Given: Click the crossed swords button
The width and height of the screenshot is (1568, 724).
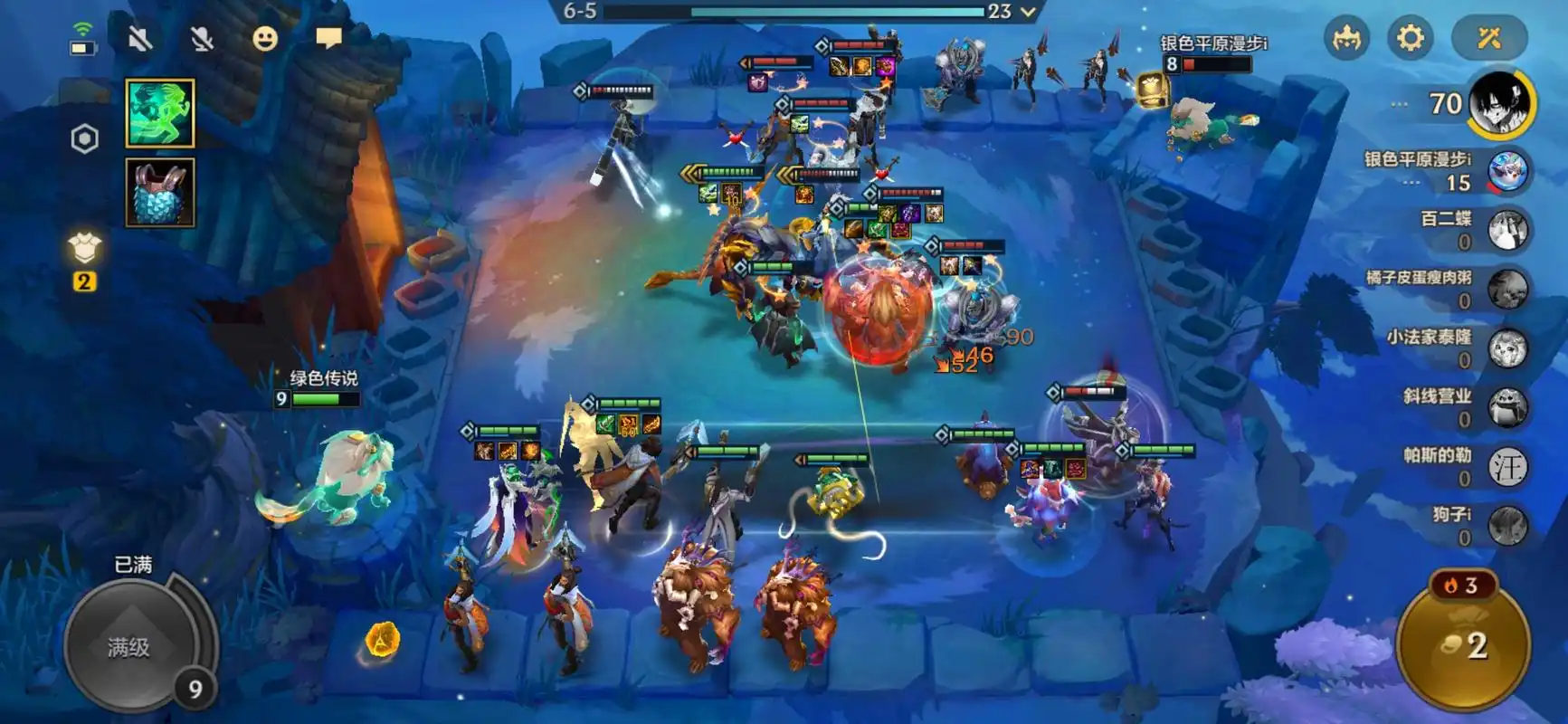Looking at the screenshot, I should tap(1488, 38).
